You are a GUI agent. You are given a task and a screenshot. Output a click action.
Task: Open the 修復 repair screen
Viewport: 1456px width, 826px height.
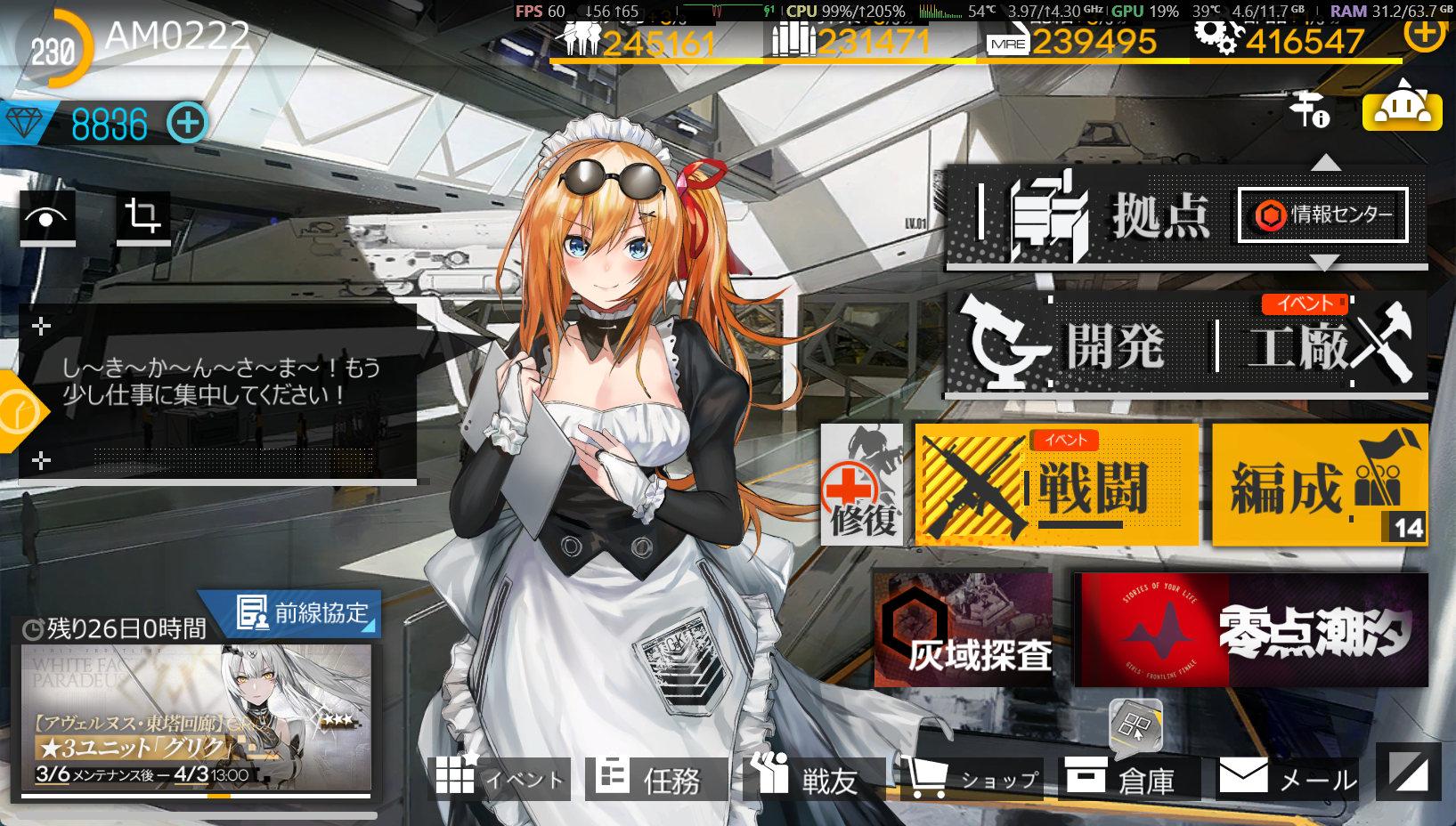tap(861, 485)
